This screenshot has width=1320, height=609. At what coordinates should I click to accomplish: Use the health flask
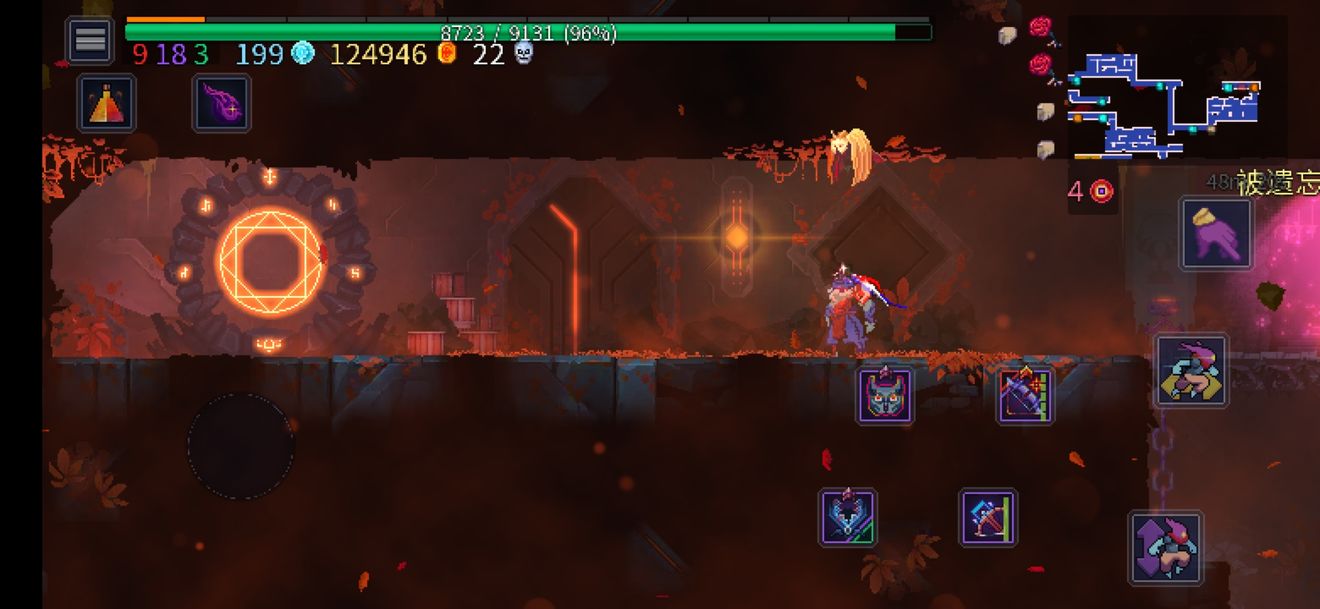(107, 103)
